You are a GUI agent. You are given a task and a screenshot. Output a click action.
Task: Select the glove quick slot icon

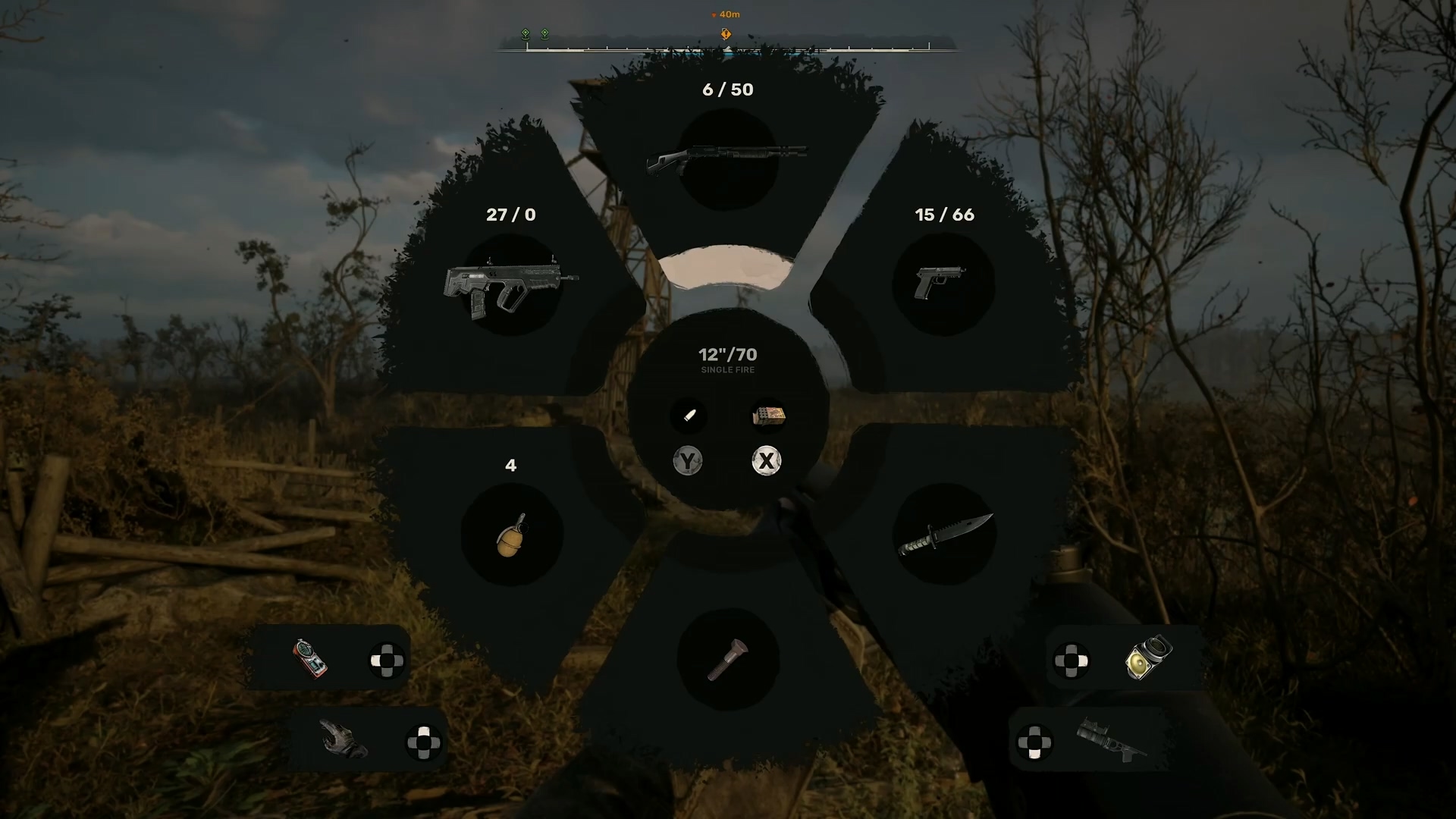coord(343,739)
